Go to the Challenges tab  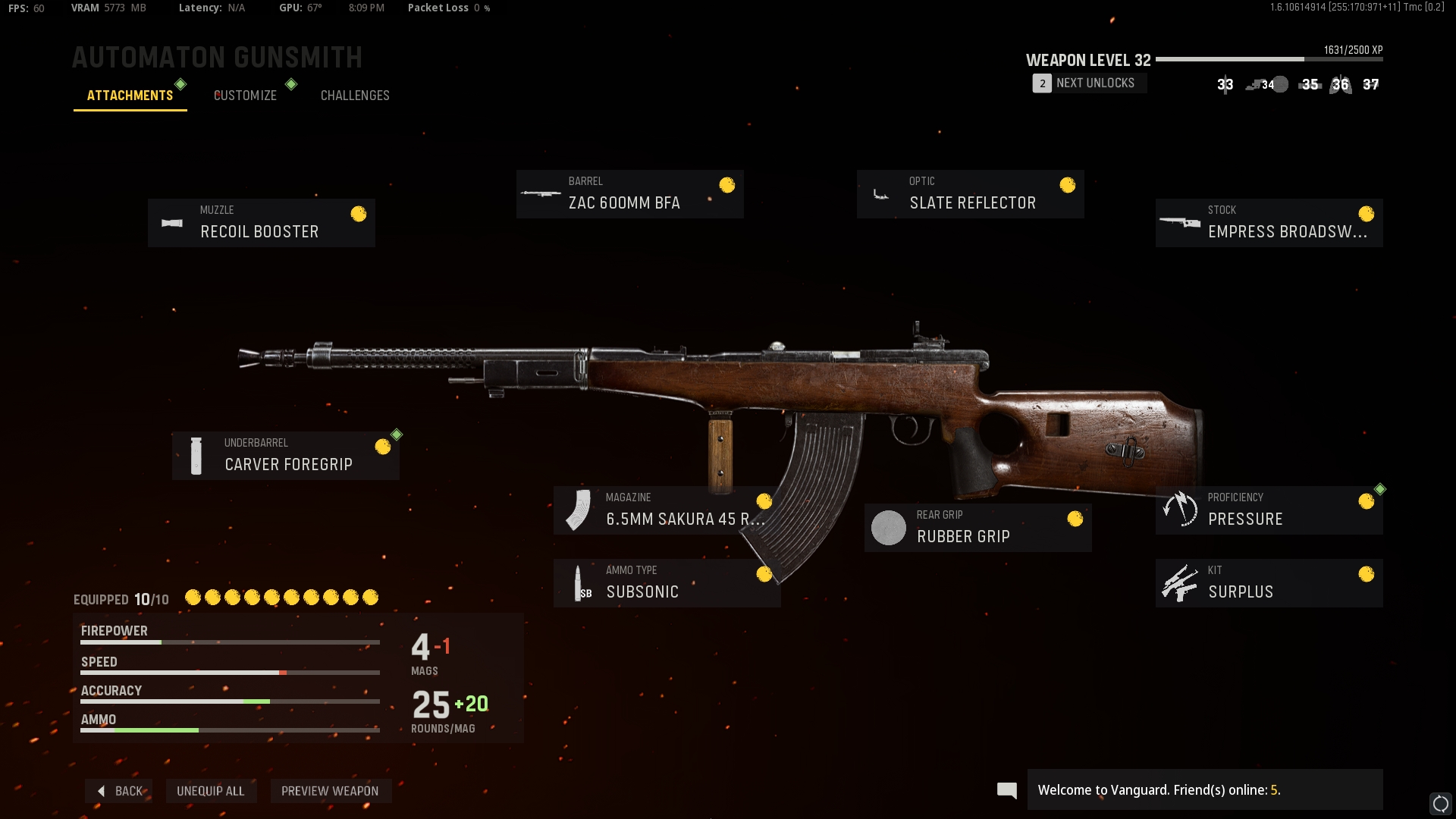(x=355, y=96)
